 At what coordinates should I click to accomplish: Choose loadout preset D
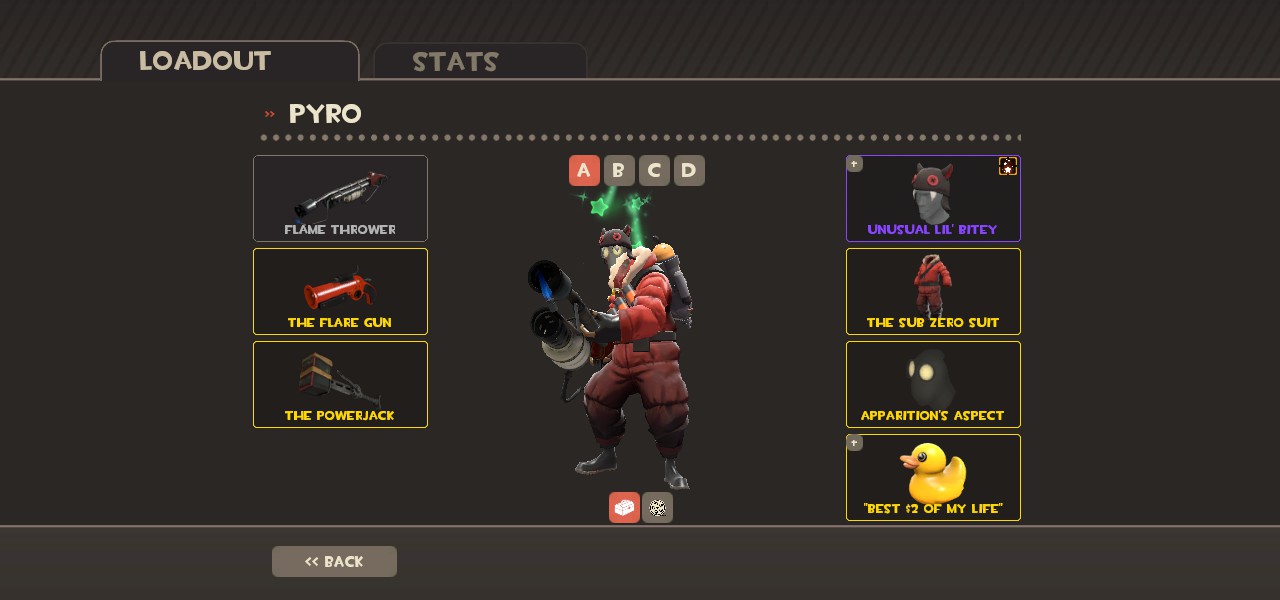tap(689, 171)
